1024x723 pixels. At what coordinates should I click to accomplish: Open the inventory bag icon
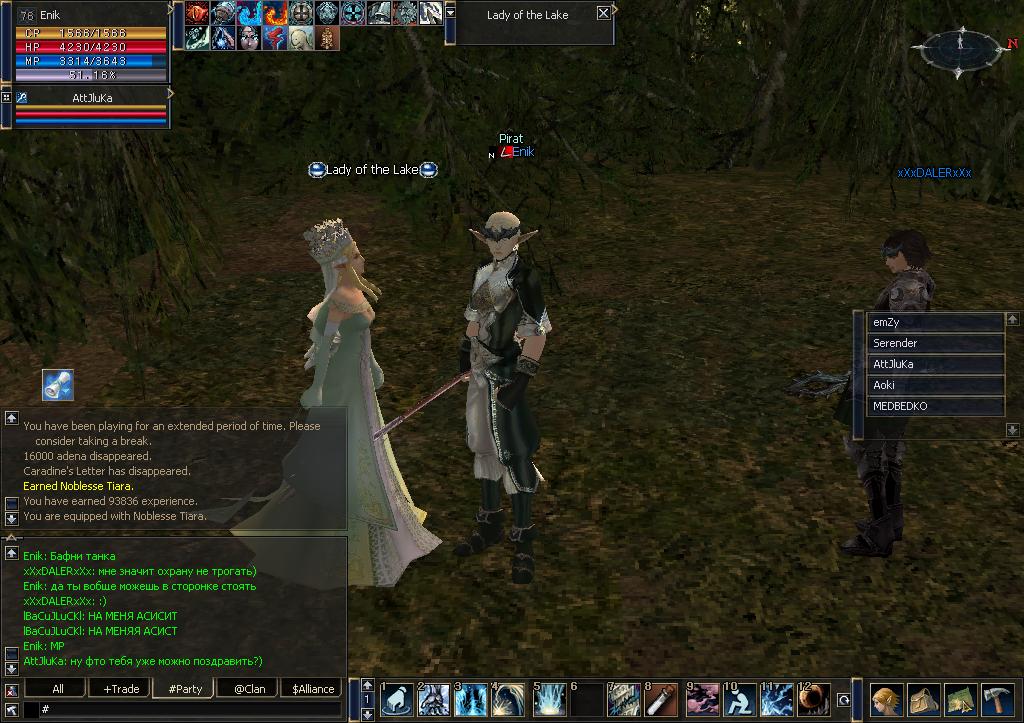pos(923,699)
